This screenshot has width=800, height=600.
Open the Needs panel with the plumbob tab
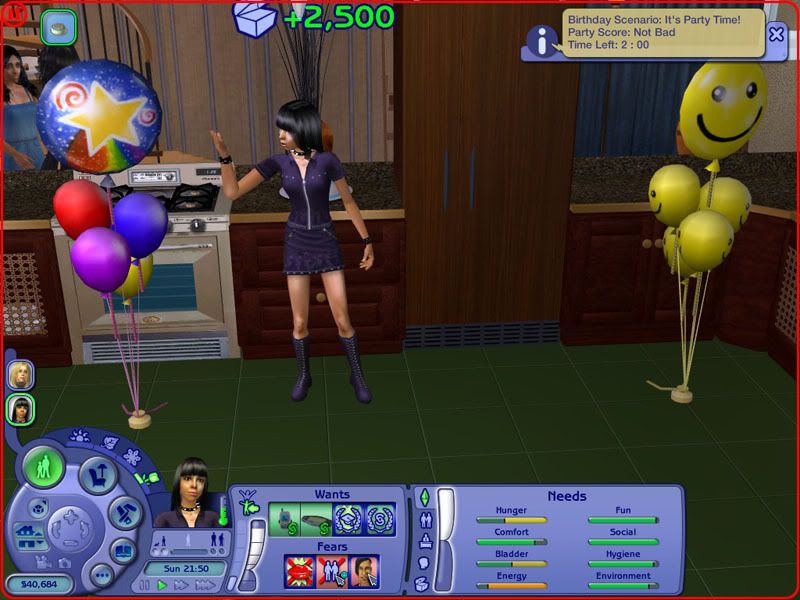coord(423,497)
